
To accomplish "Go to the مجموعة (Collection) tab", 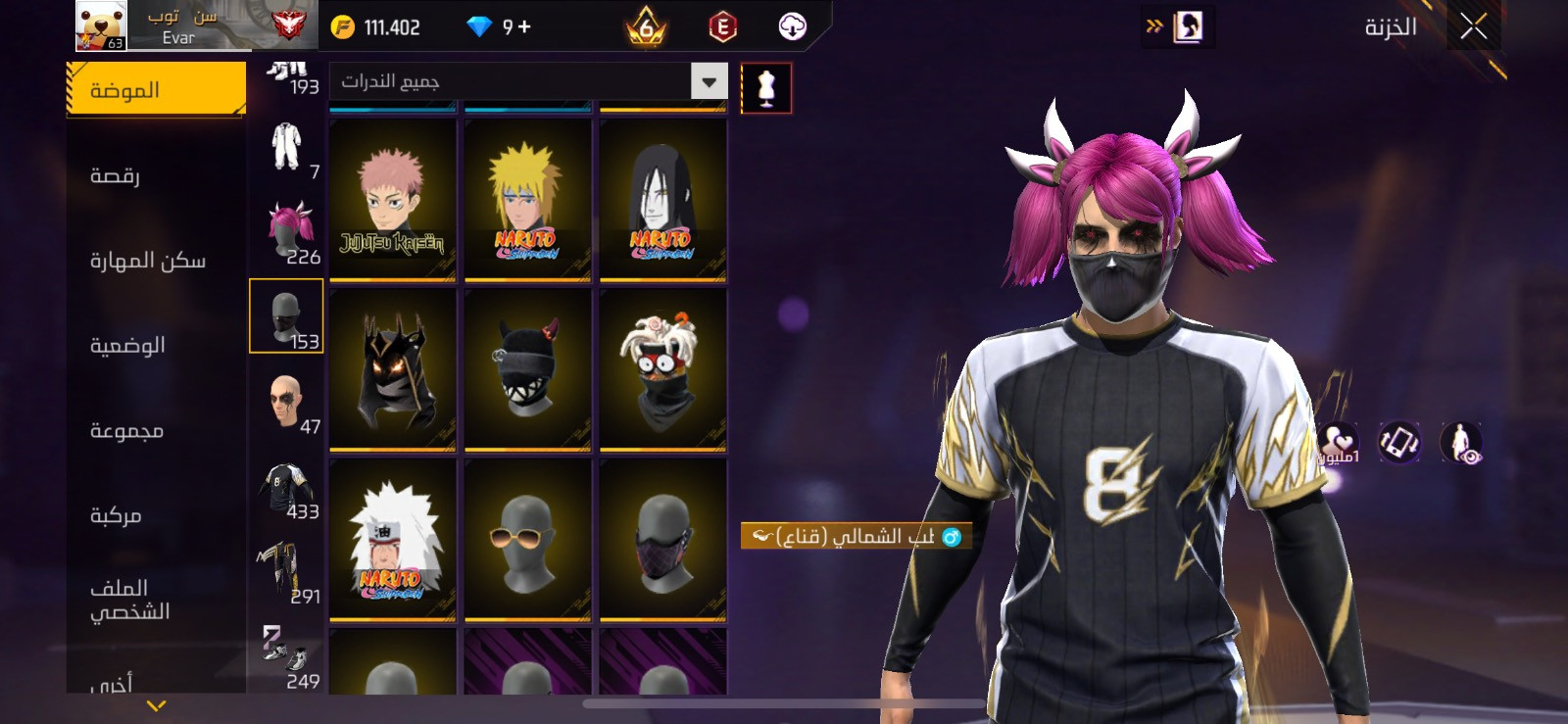I will pos(156,430).
